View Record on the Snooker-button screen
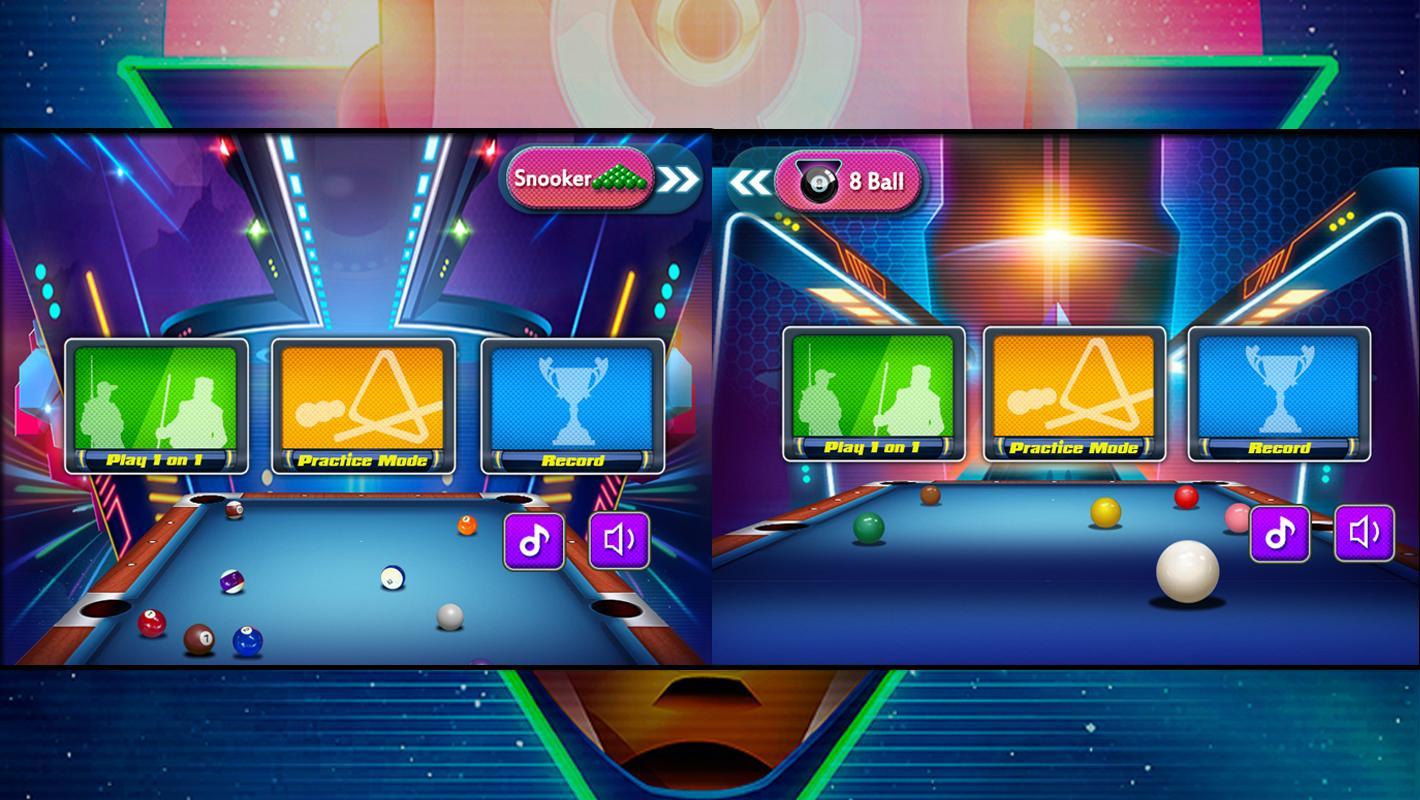This screenshot has width=1420, height=800. 572,406
